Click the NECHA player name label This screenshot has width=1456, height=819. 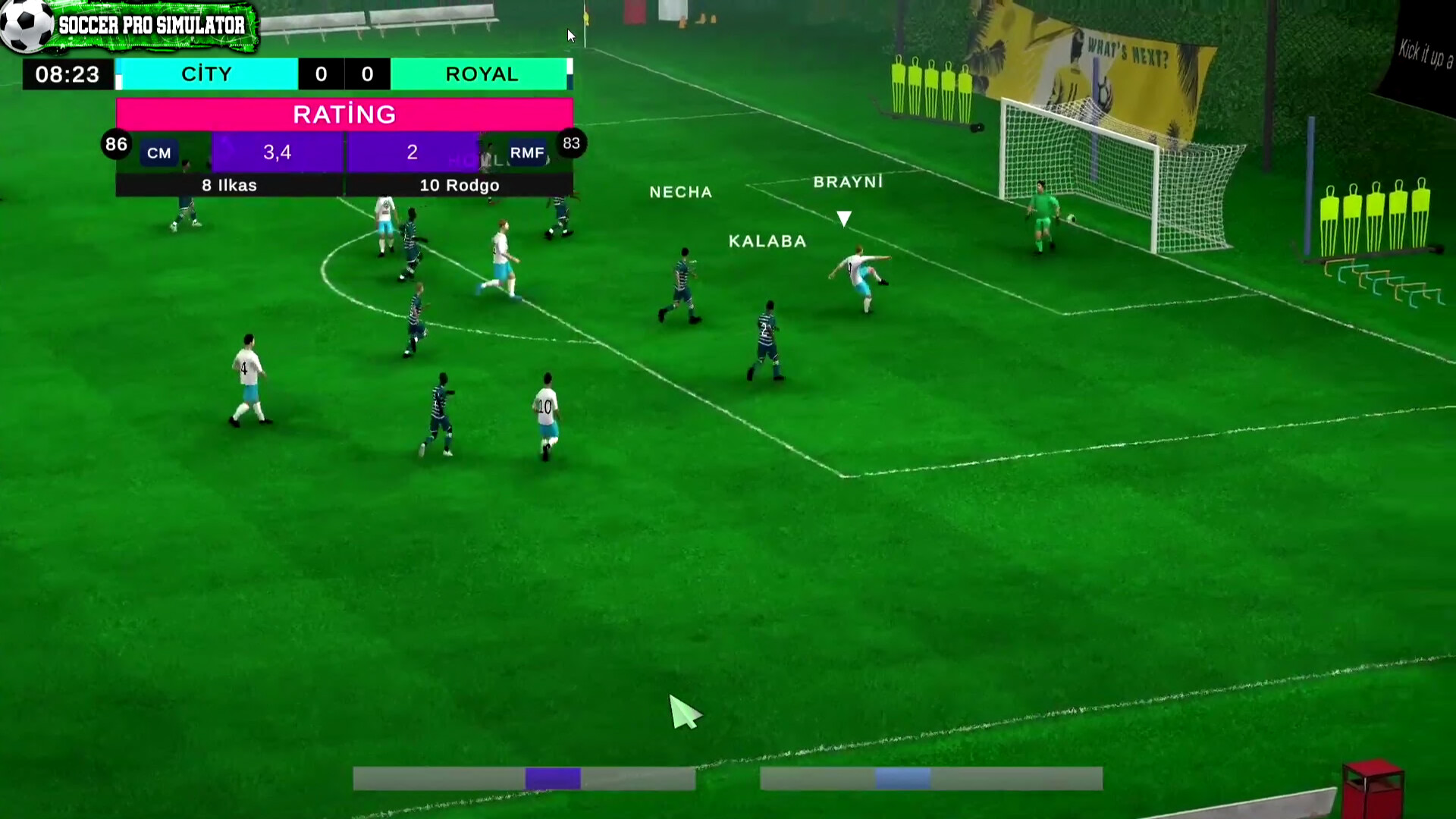click(x=680, y=192)
